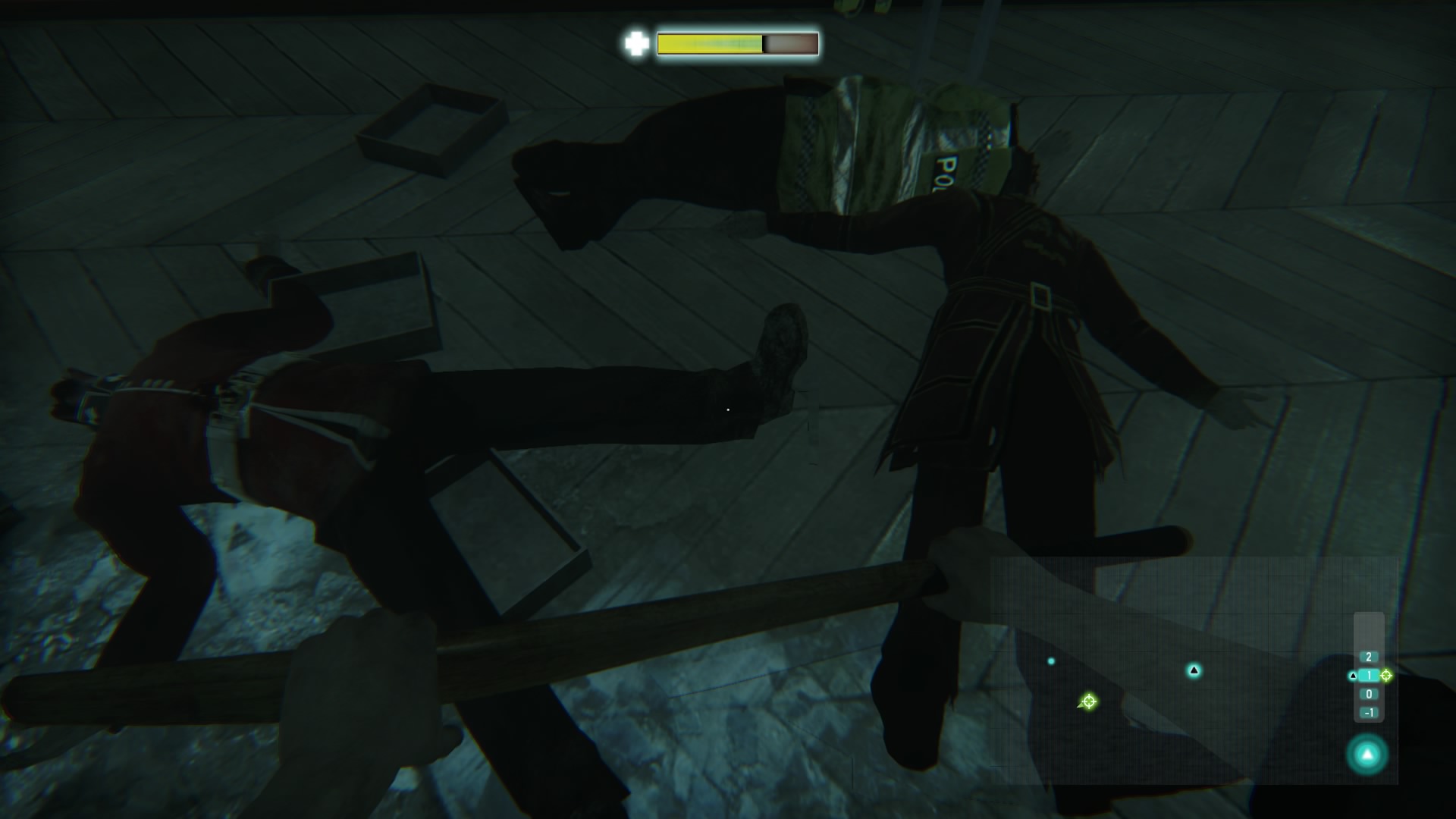1456x819 pixels.
Task: Click the green crosshair beside the floor selector
Action: pyautogui.click(x=1385, y=676)
